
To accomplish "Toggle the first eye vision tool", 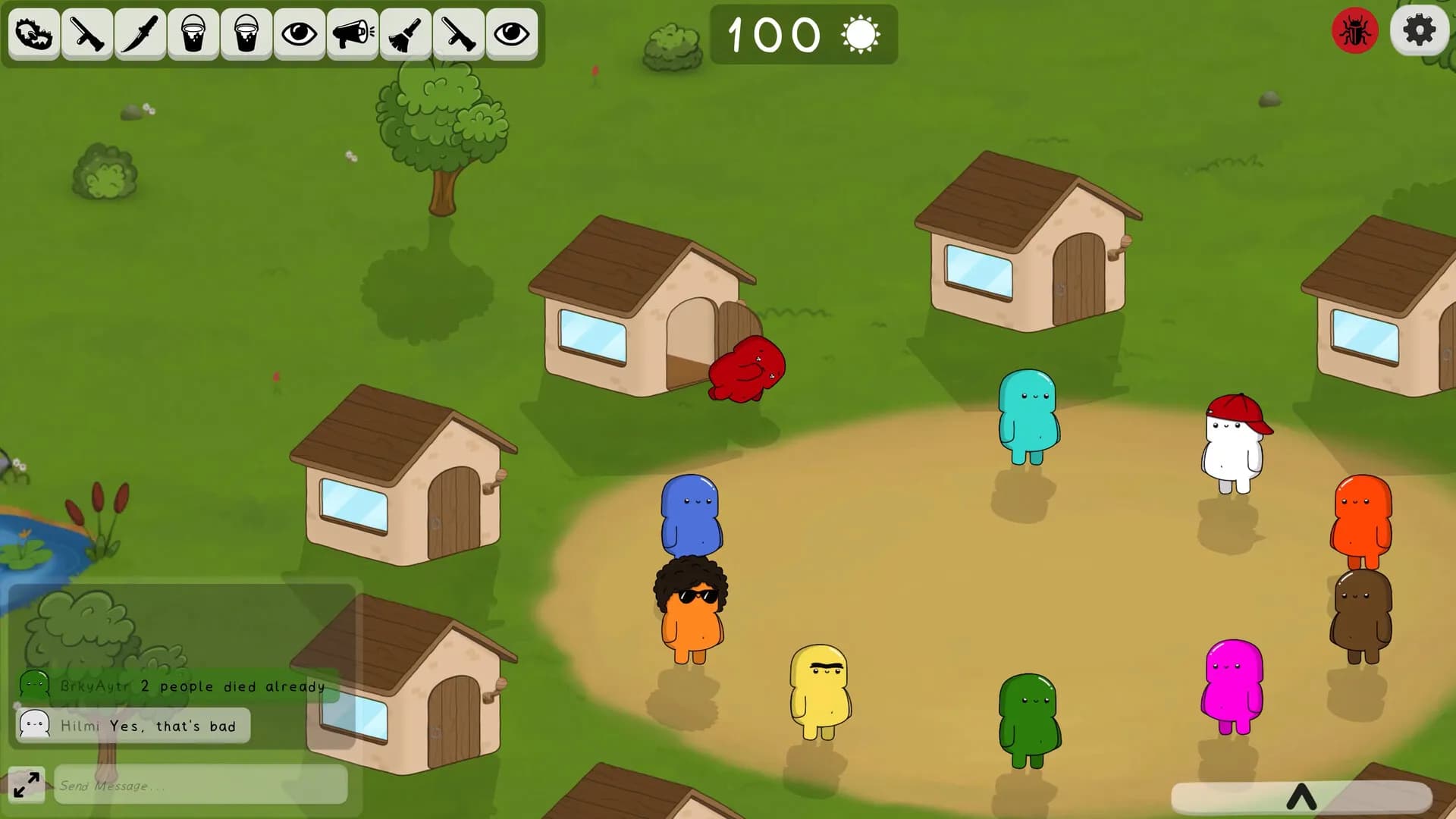I will 300,34.
